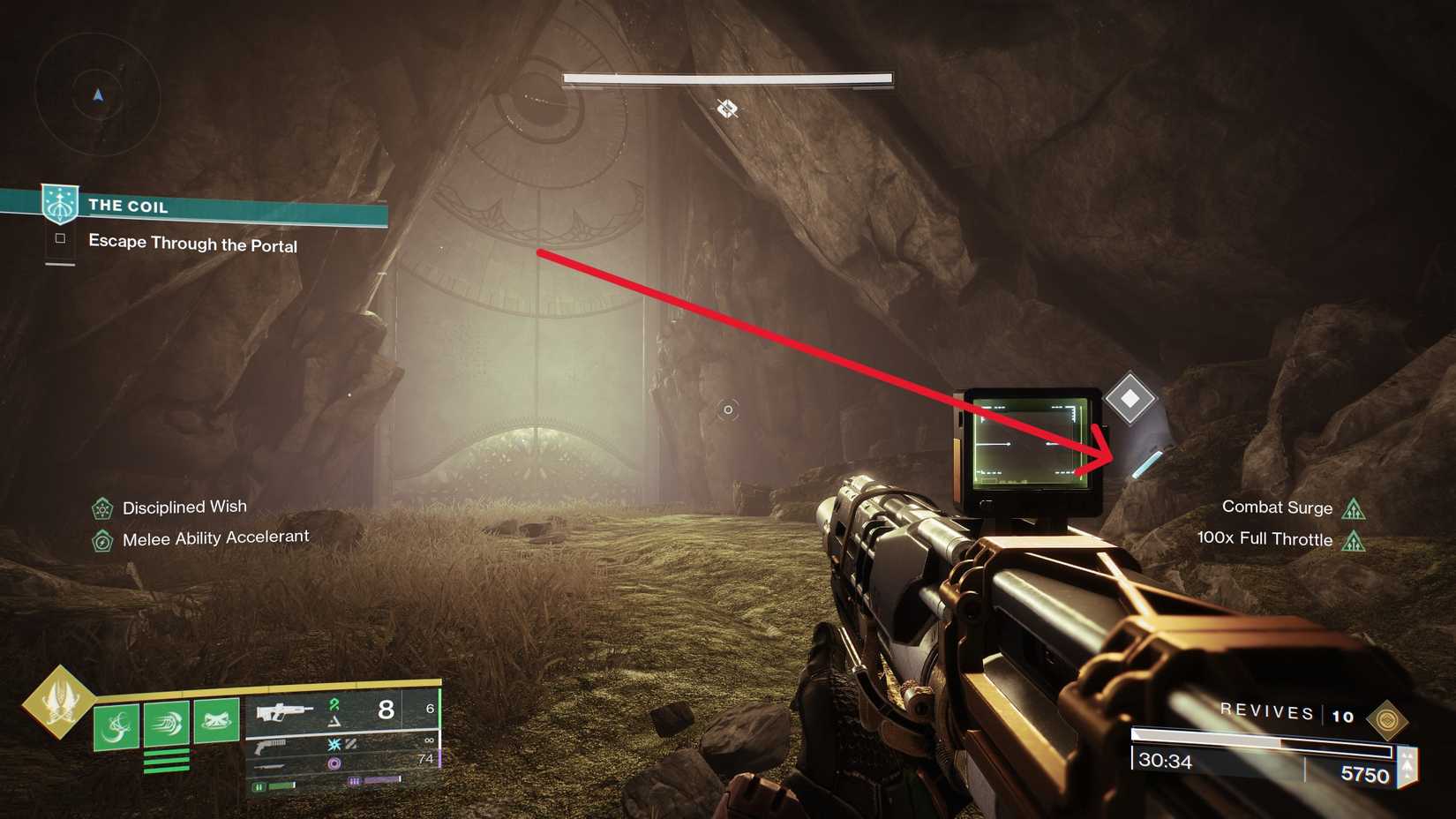Choose the heavy weapon slot with 74 ammo
Viewport: 1456px width, 819px height.
(270, 765)
